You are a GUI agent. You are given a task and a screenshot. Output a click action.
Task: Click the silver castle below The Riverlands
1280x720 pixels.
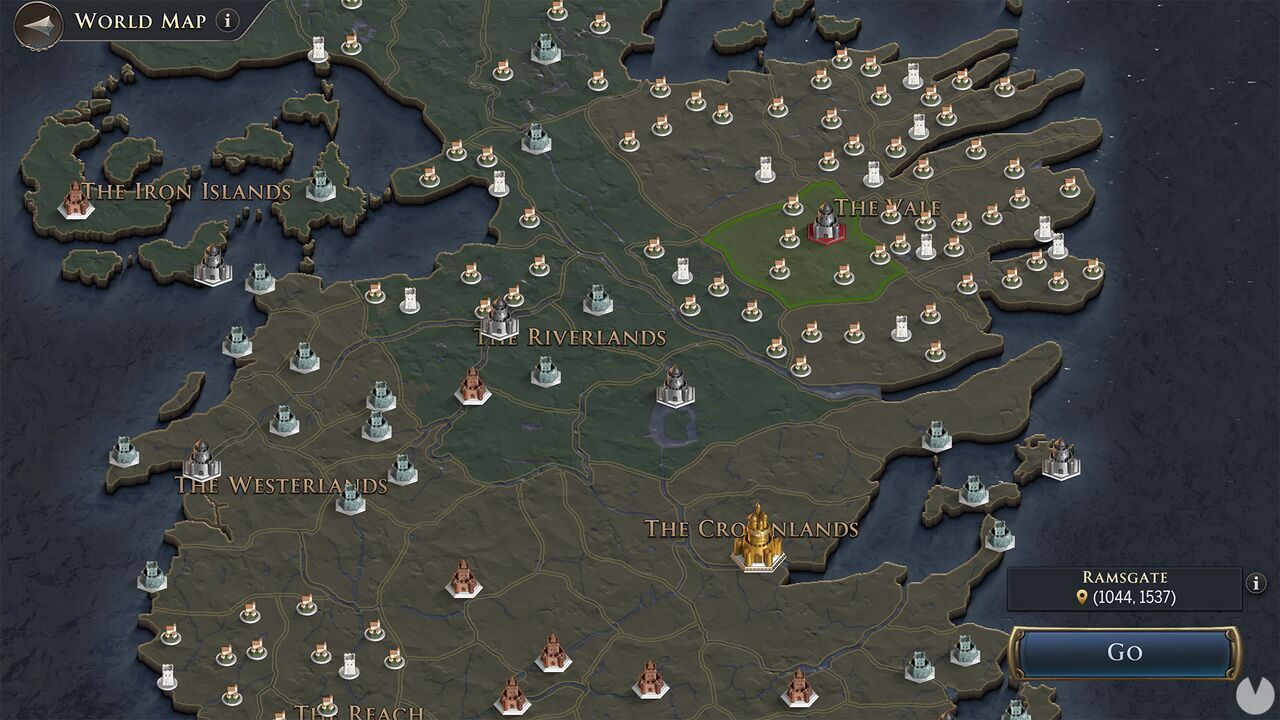675,390
